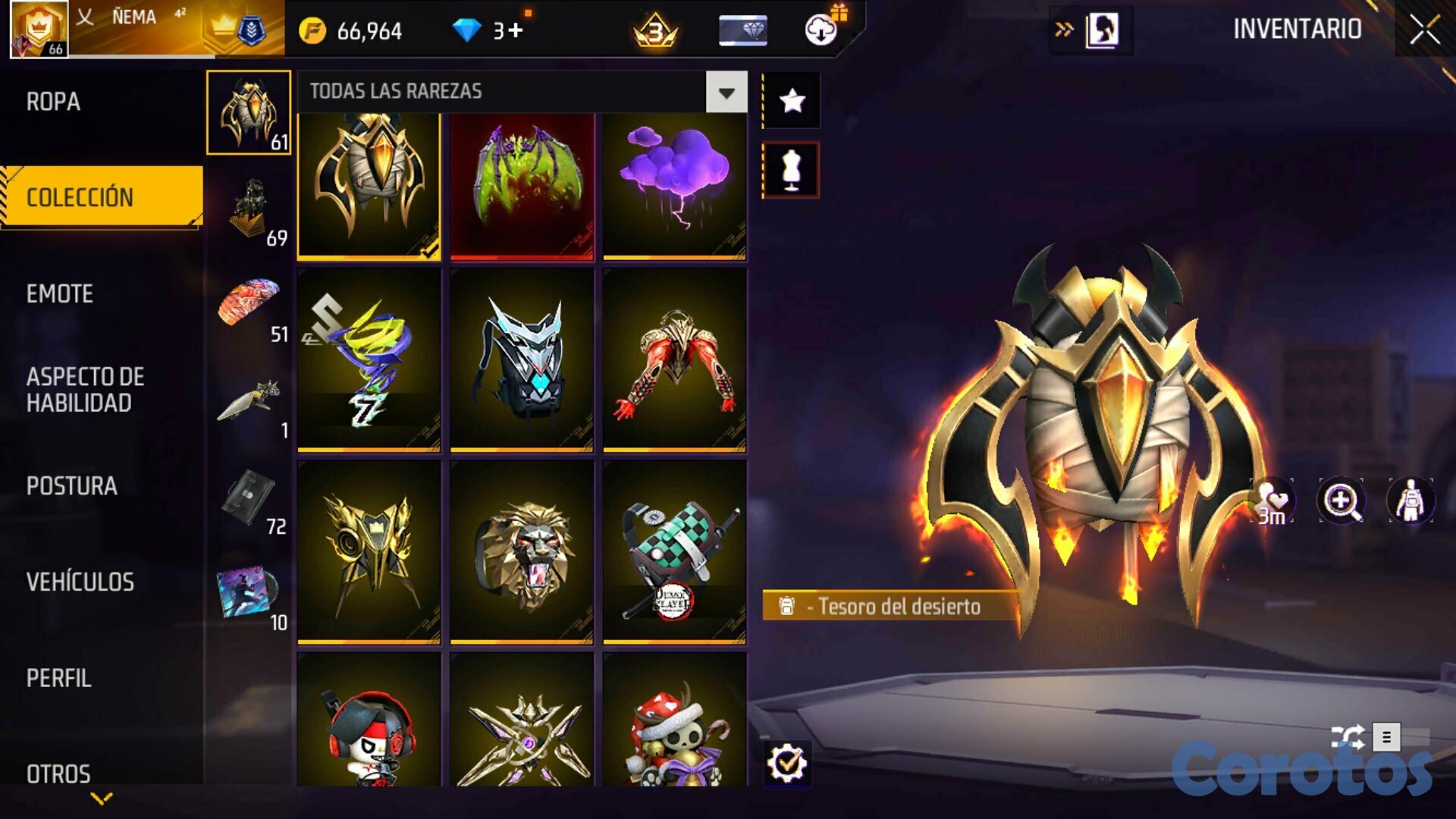The height and width of the screenshot is (819, 1456).
Task: Open Aspecto de Habilidad section
Action: coord(85,390)
